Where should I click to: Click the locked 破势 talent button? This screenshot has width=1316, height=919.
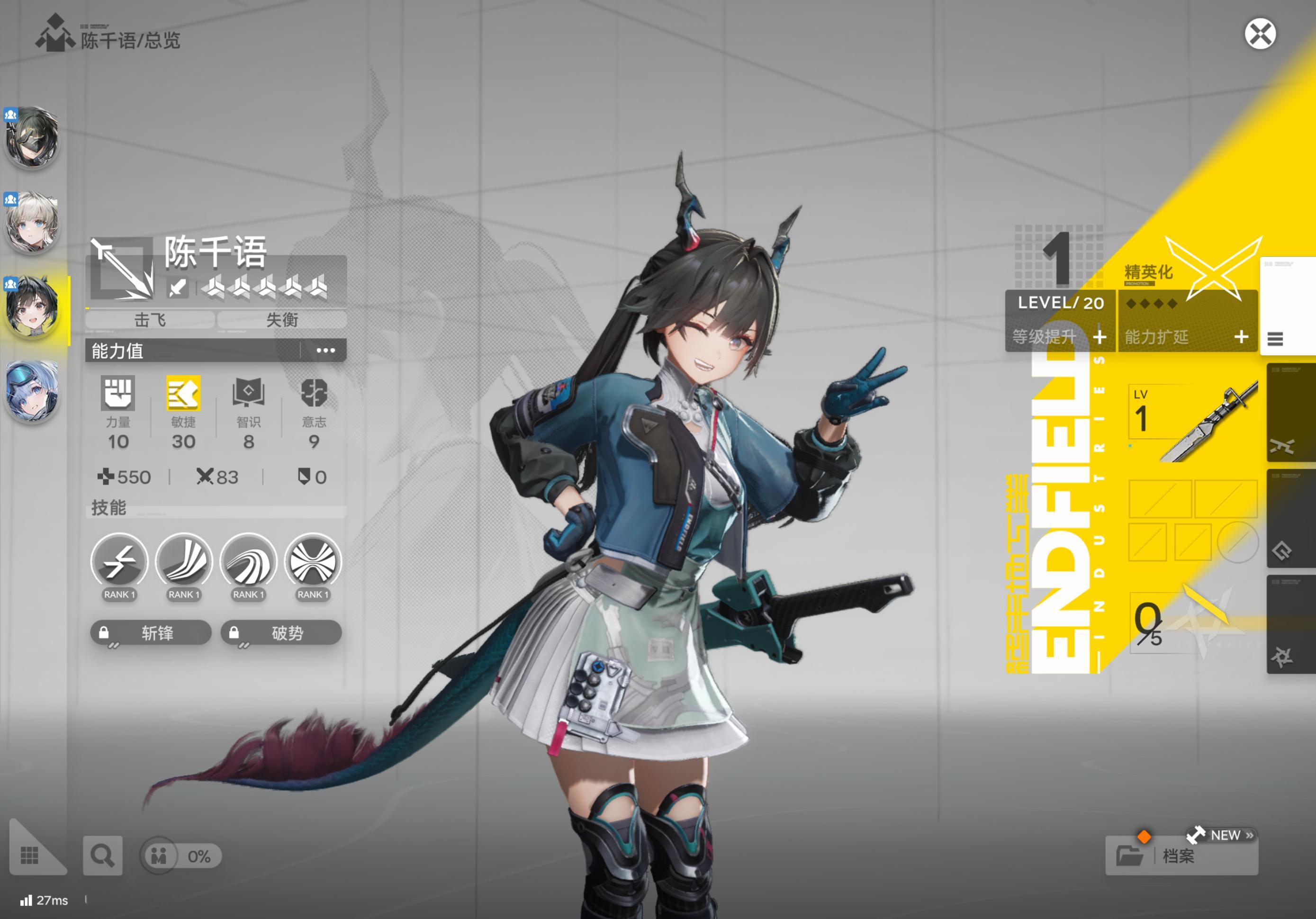tap(281, 632)
